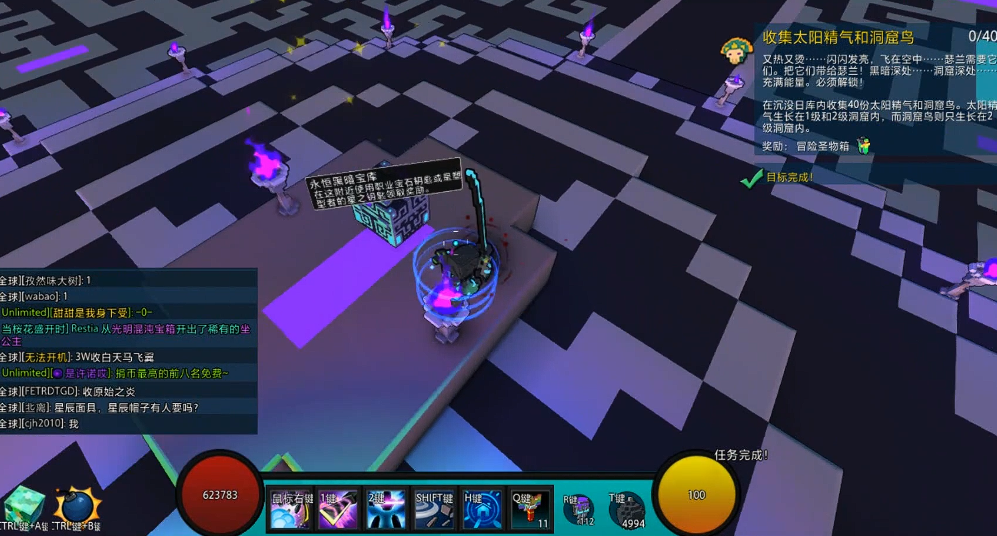Click the quest giver mushroom-hat portrait
Screen dimensions: 997x536
(x=738, y=52)
